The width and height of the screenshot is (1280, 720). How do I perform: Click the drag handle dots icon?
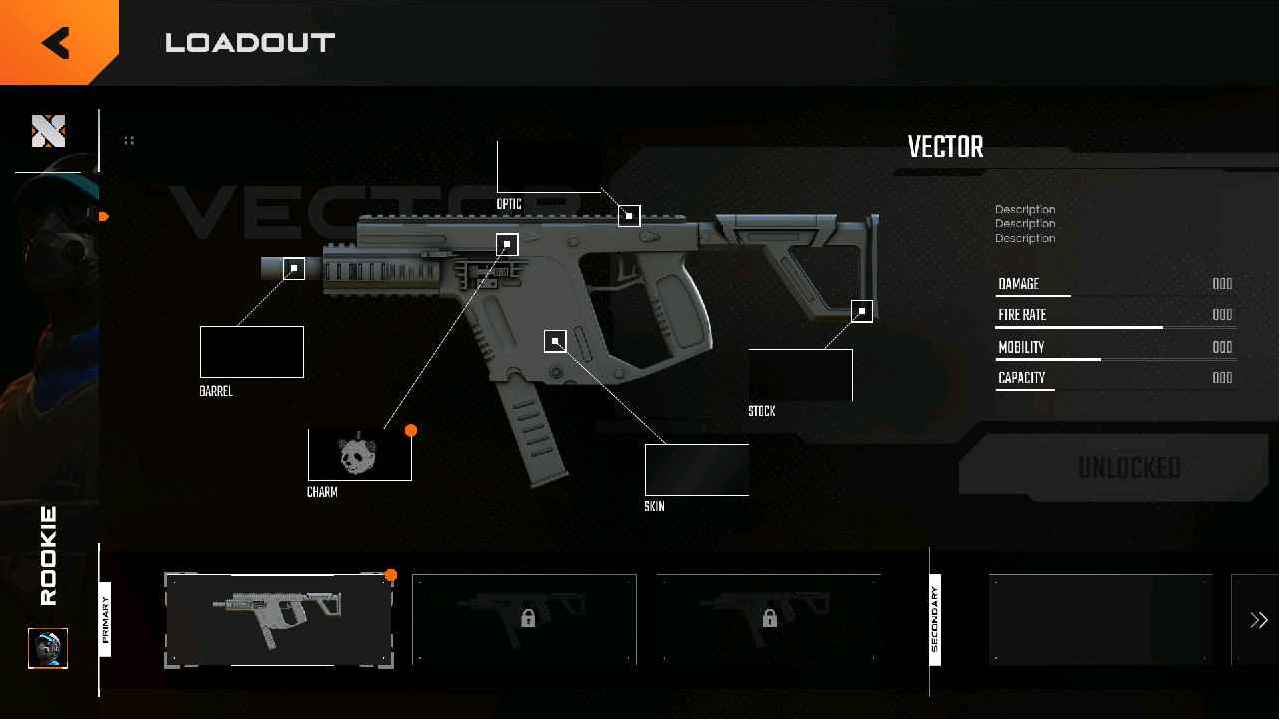[x=129, y=140]
